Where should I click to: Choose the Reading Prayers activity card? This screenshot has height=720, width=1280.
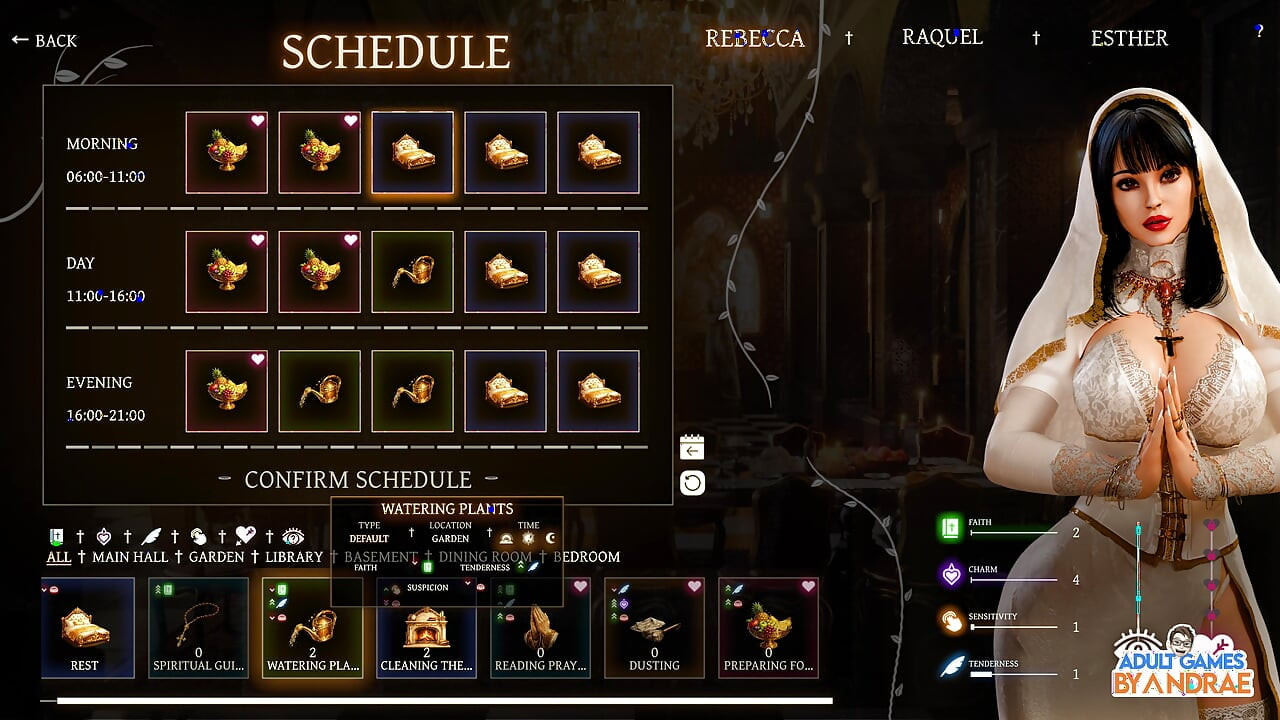(x=540, y=628)
